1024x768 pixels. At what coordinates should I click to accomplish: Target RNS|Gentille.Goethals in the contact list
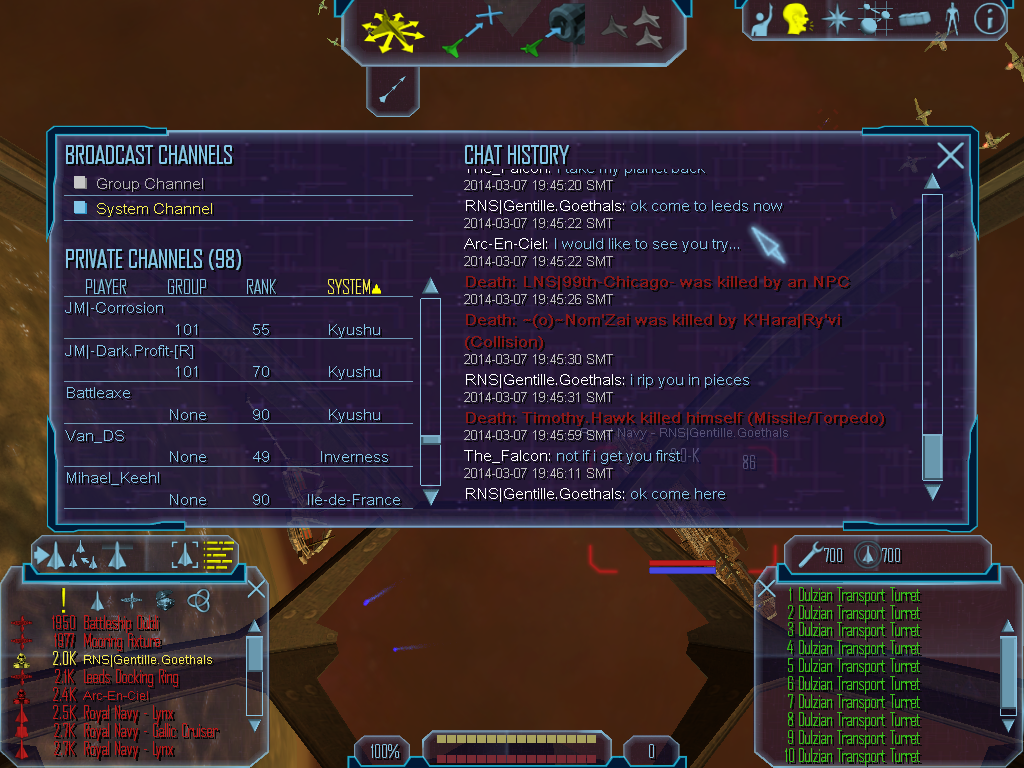146,660
